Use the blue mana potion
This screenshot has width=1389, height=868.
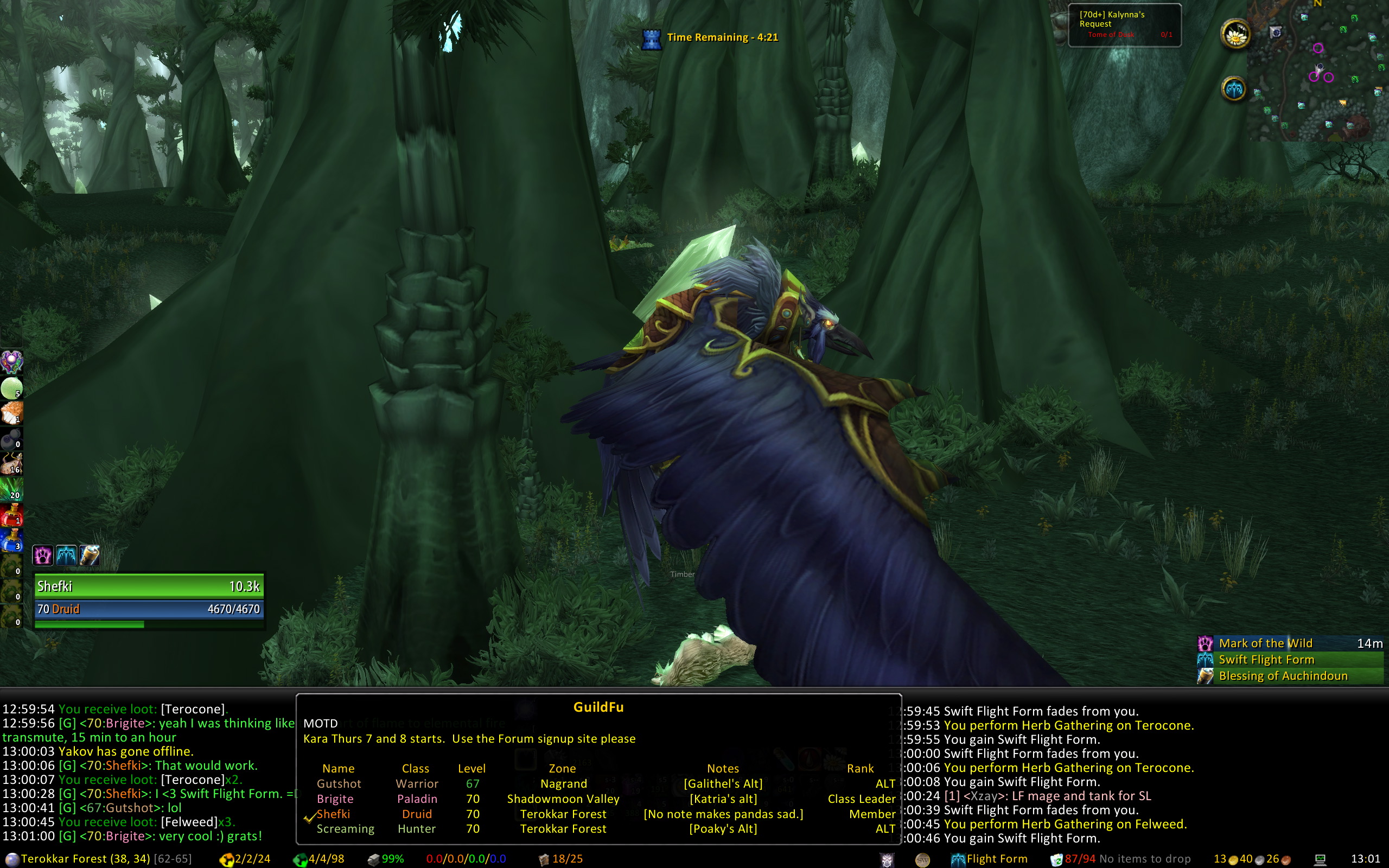coord(11,540)
